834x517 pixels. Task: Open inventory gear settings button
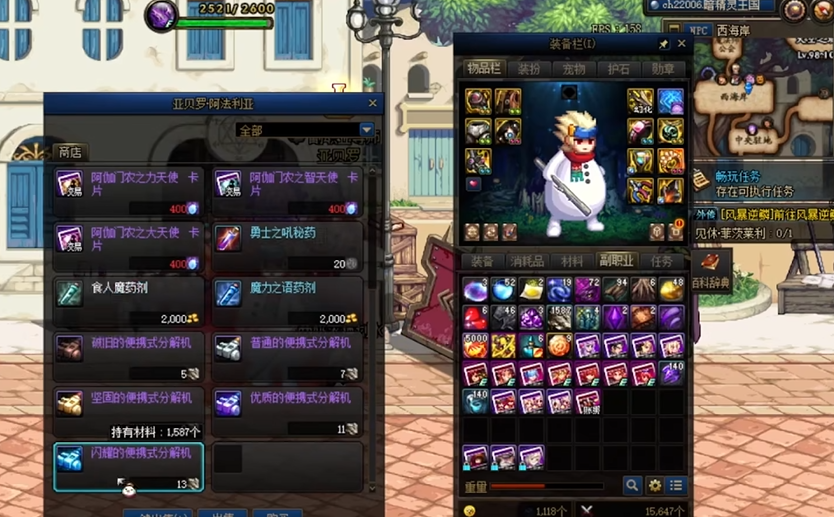pos(654,485)
